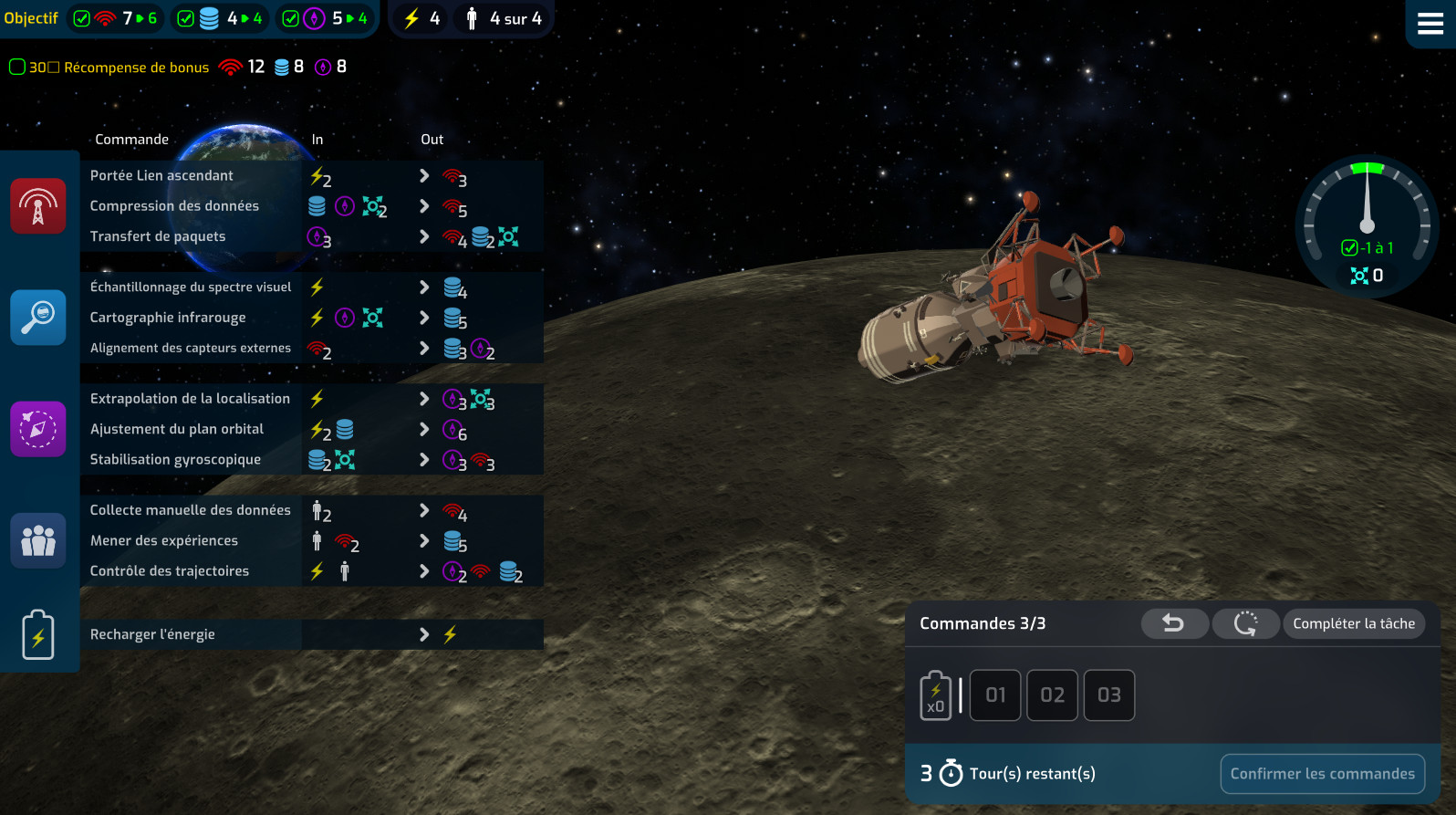Select the Portée Lien ascendant command
This screenshot has width=1456, height=815.
[162, 176]
